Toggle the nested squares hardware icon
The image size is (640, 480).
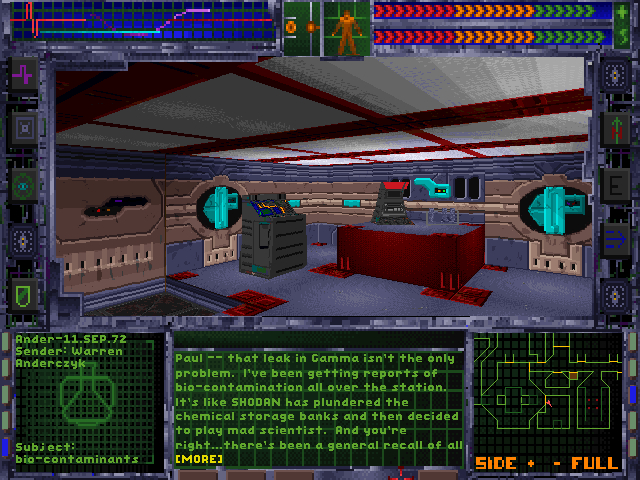(x=23, y=128)
